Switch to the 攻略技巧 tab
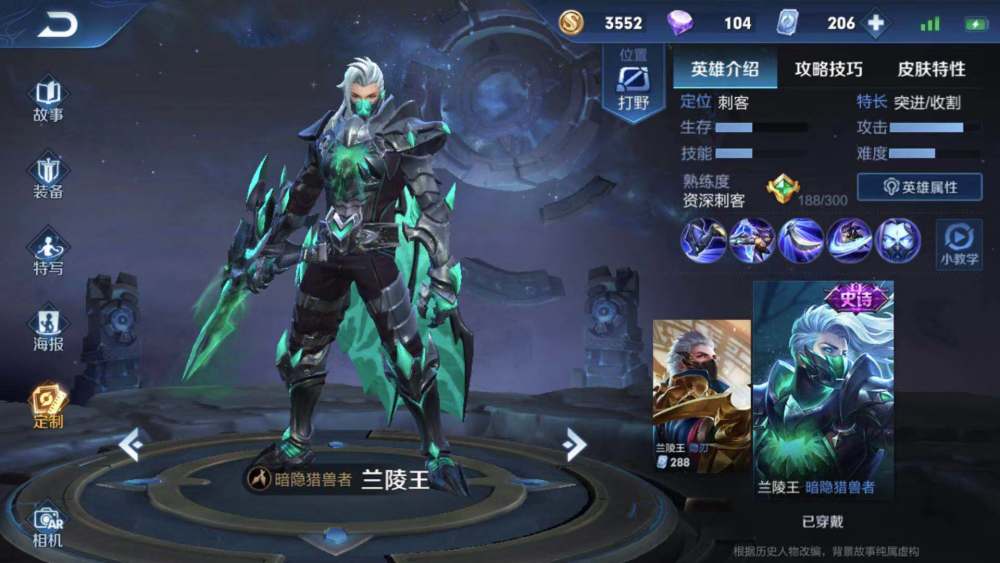The image size is (1000, 563). [x=828, y=69]
